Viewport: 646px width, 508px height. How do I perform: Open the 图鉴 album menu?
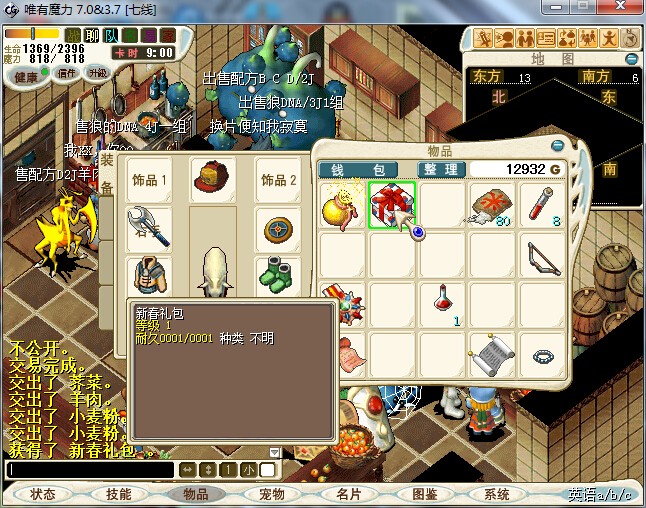[x=424, y=494]
